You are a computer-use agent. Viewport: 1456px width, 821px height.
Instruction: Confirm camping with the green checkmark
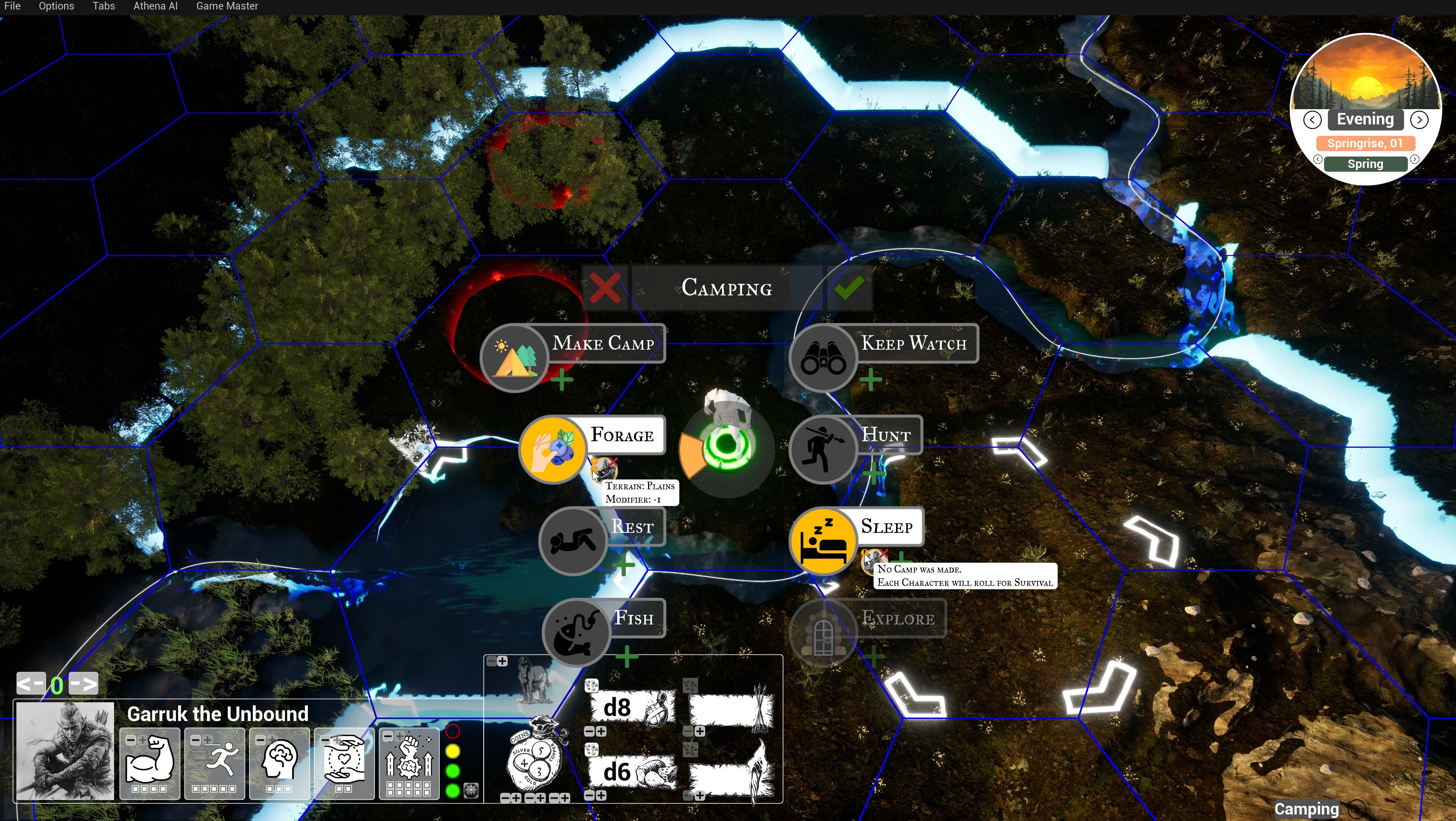coord(848,288)
